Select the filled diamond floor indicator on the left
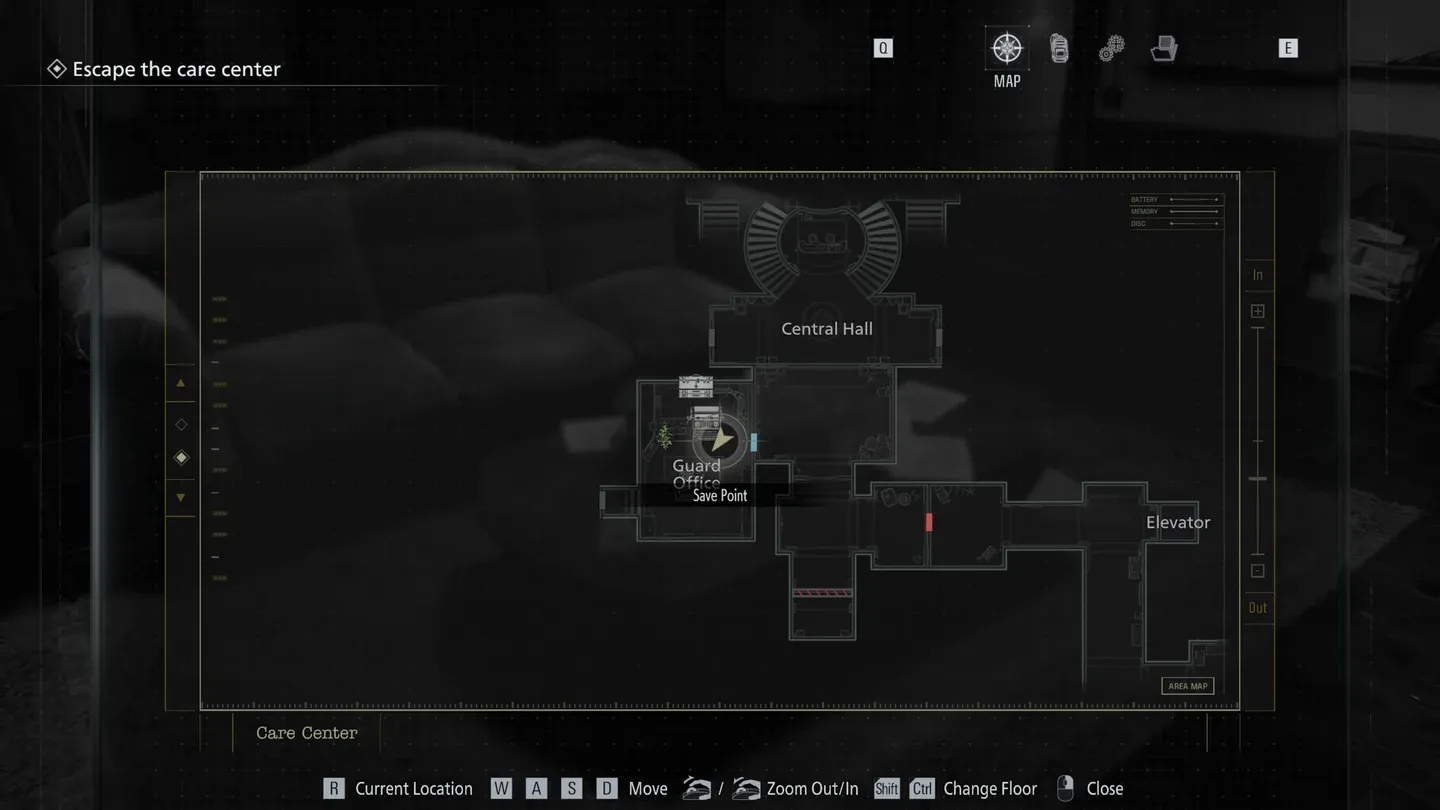This screenshot has height=810, width=1440. [x=181, y=457]
